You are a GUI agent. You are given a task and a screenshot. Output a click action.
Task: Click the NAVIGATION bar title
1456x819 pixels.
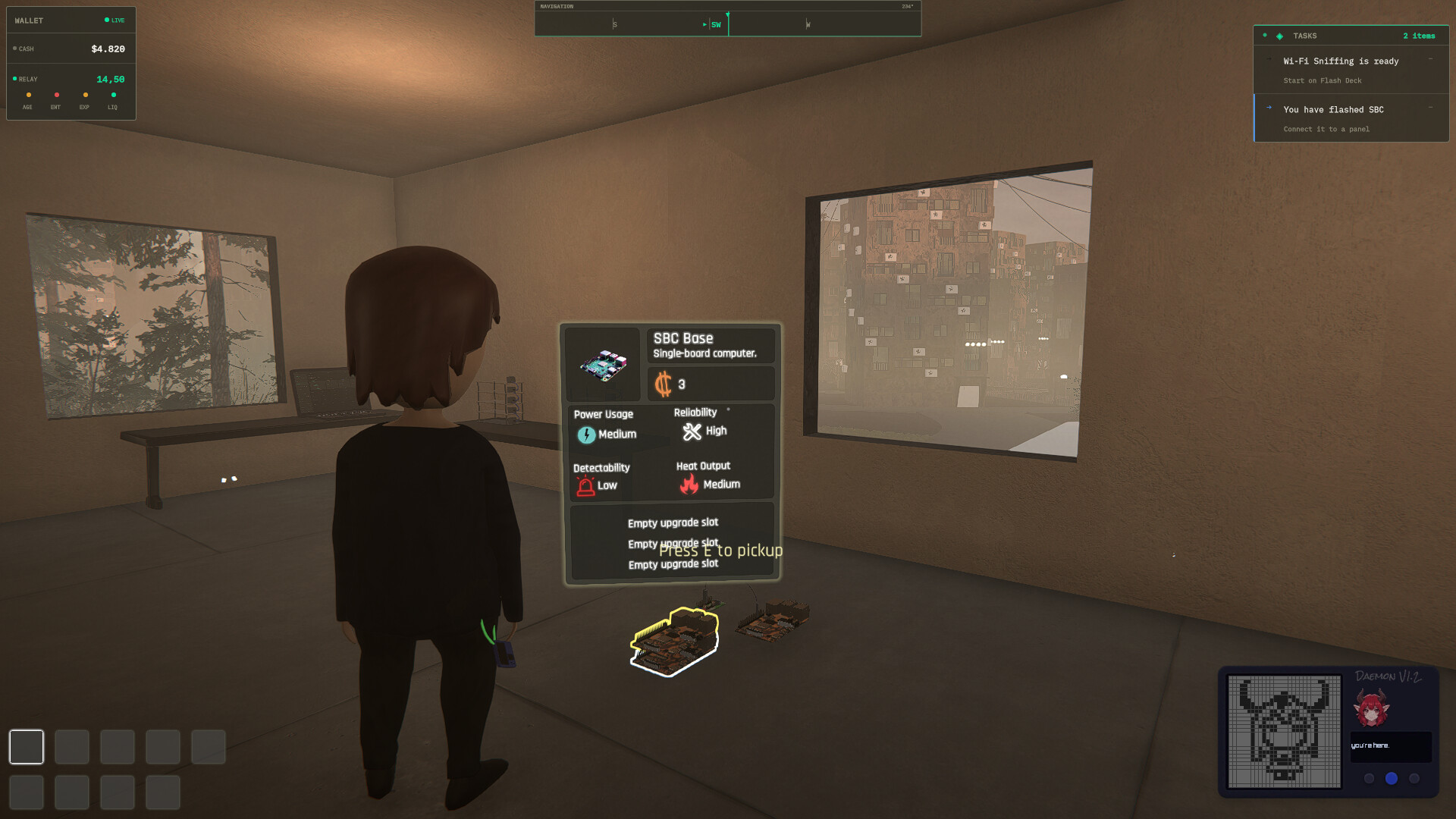[x=557, y=5]
